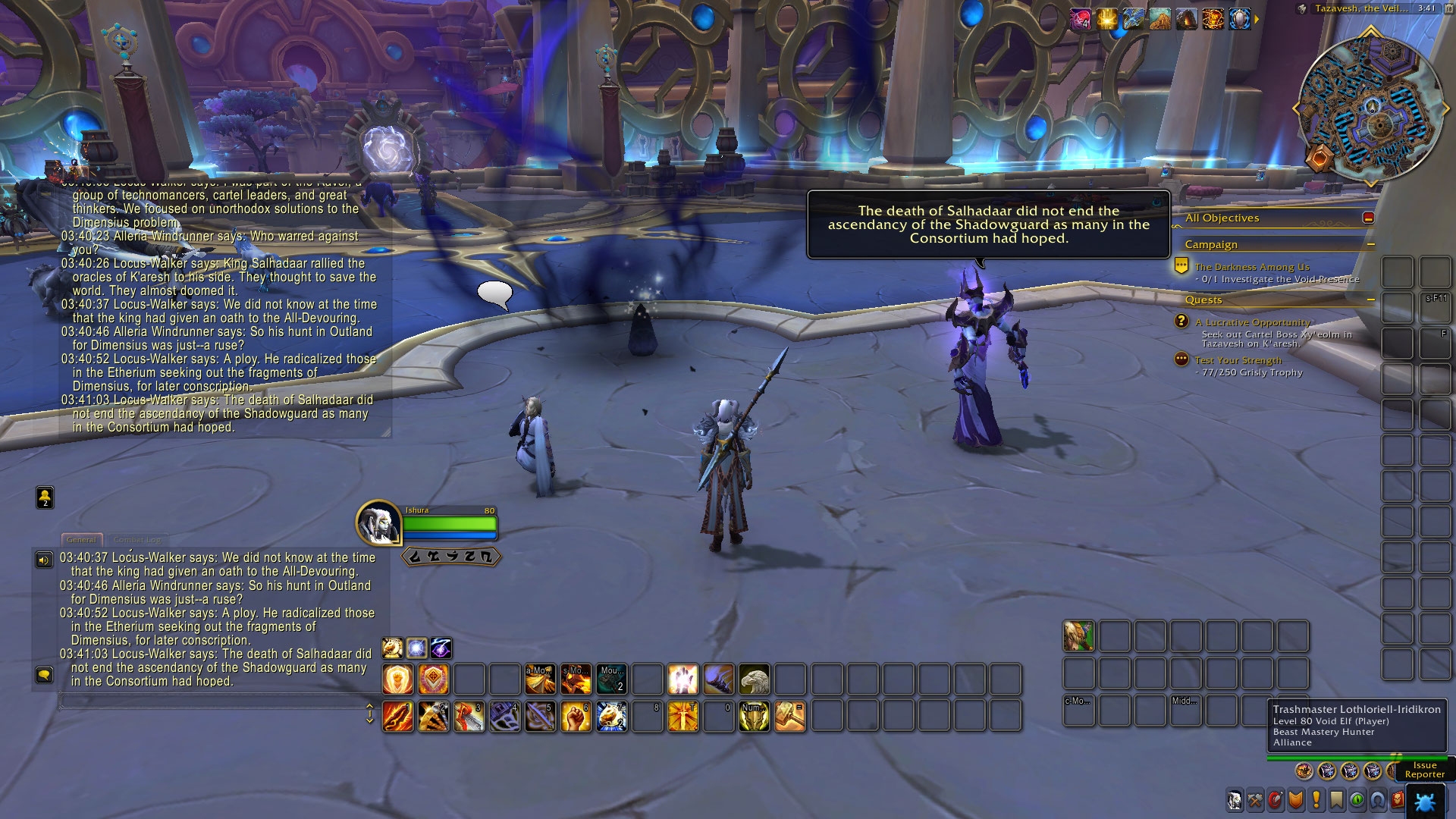Open the minimap of Tazavesh

pos(1370,107)
